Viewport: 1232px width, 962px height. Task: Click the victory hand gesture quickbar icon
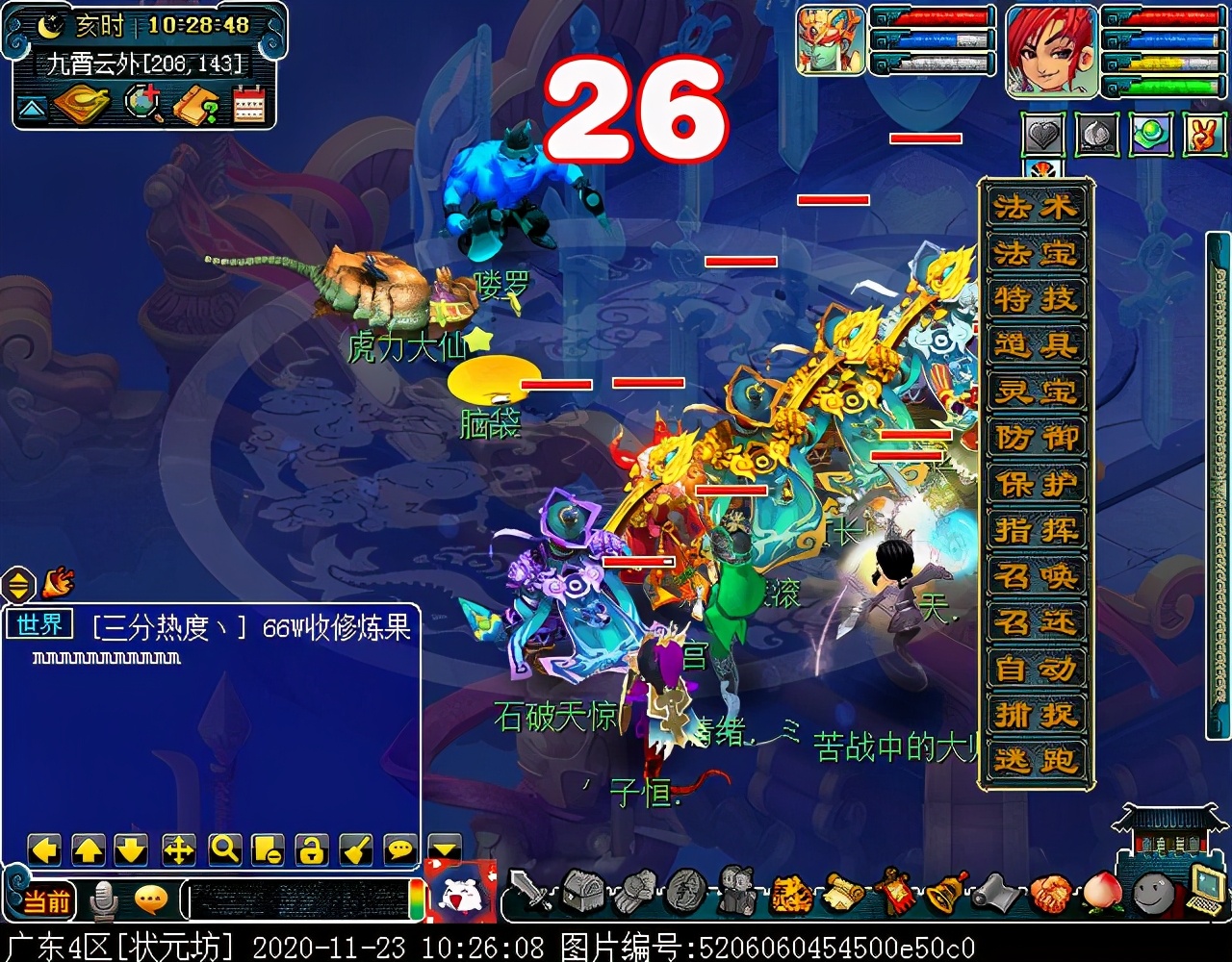[x=1203, y=135]
